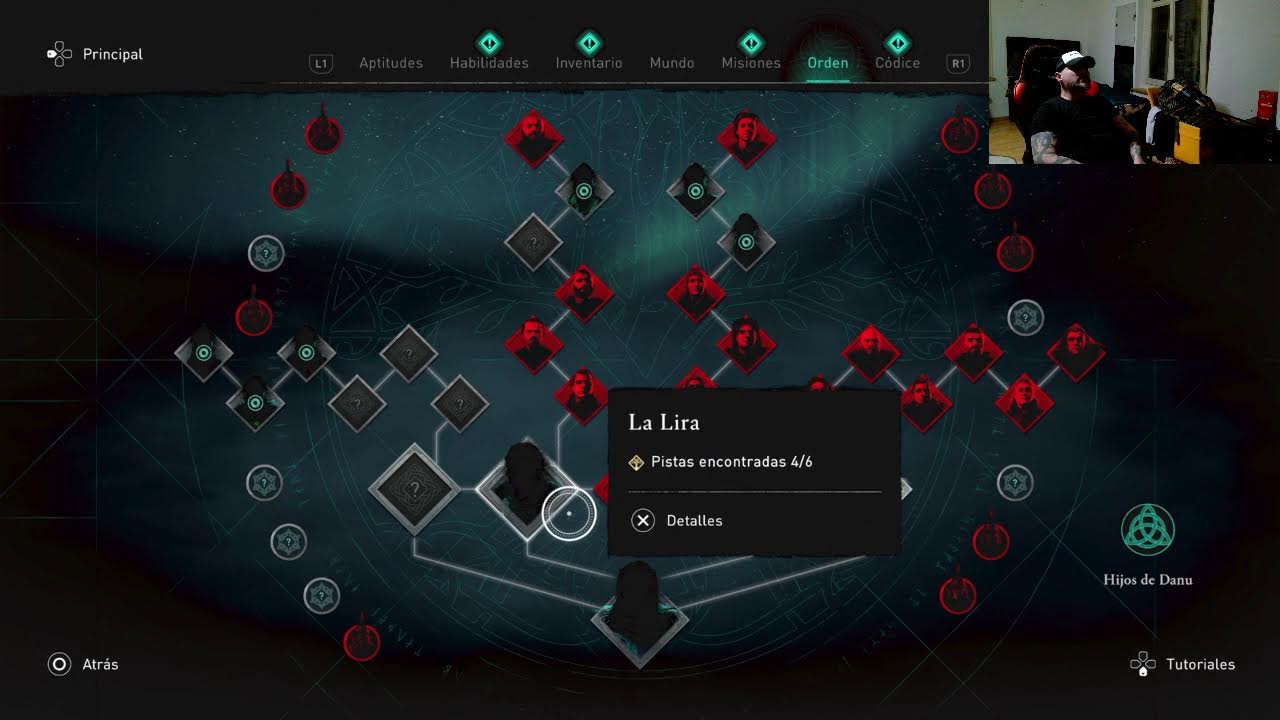This screenshot has width=1280, height=720.
Task: Go to the Inventario tab
Action: pyautogui.click(x=589, y=63)
